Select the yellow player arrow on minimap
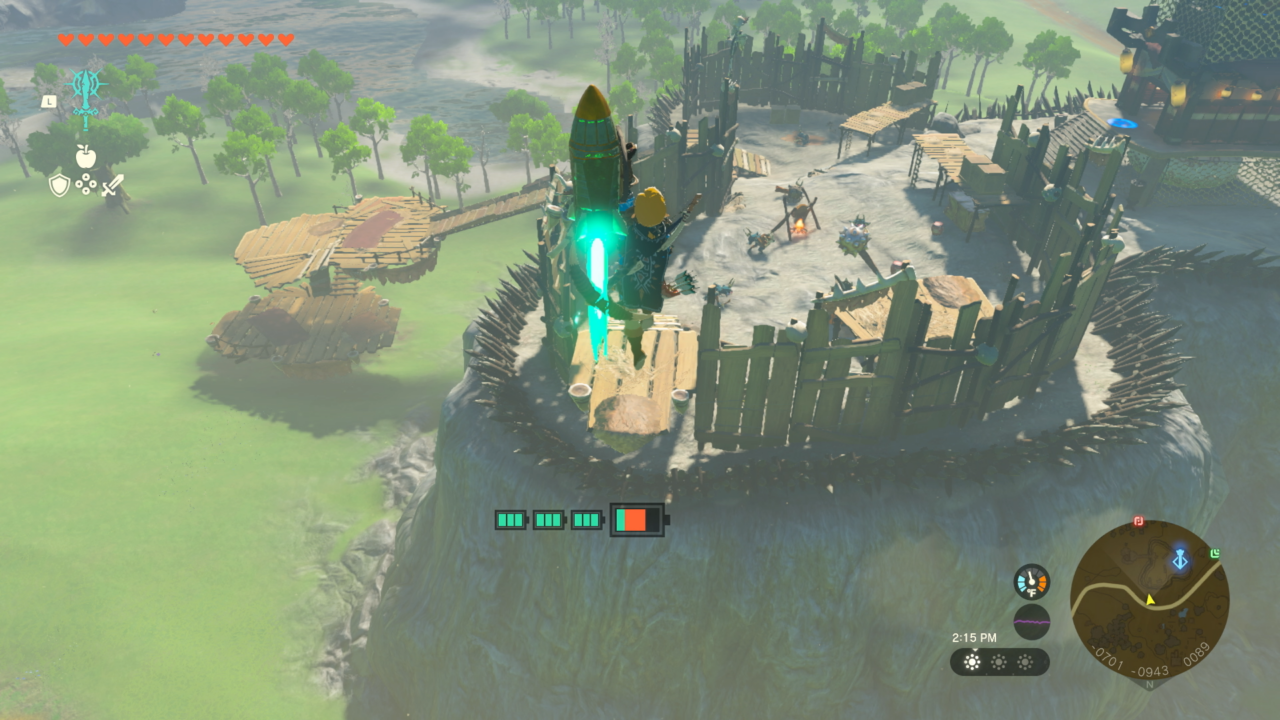1280x720 pixels. click(1149, 599)
